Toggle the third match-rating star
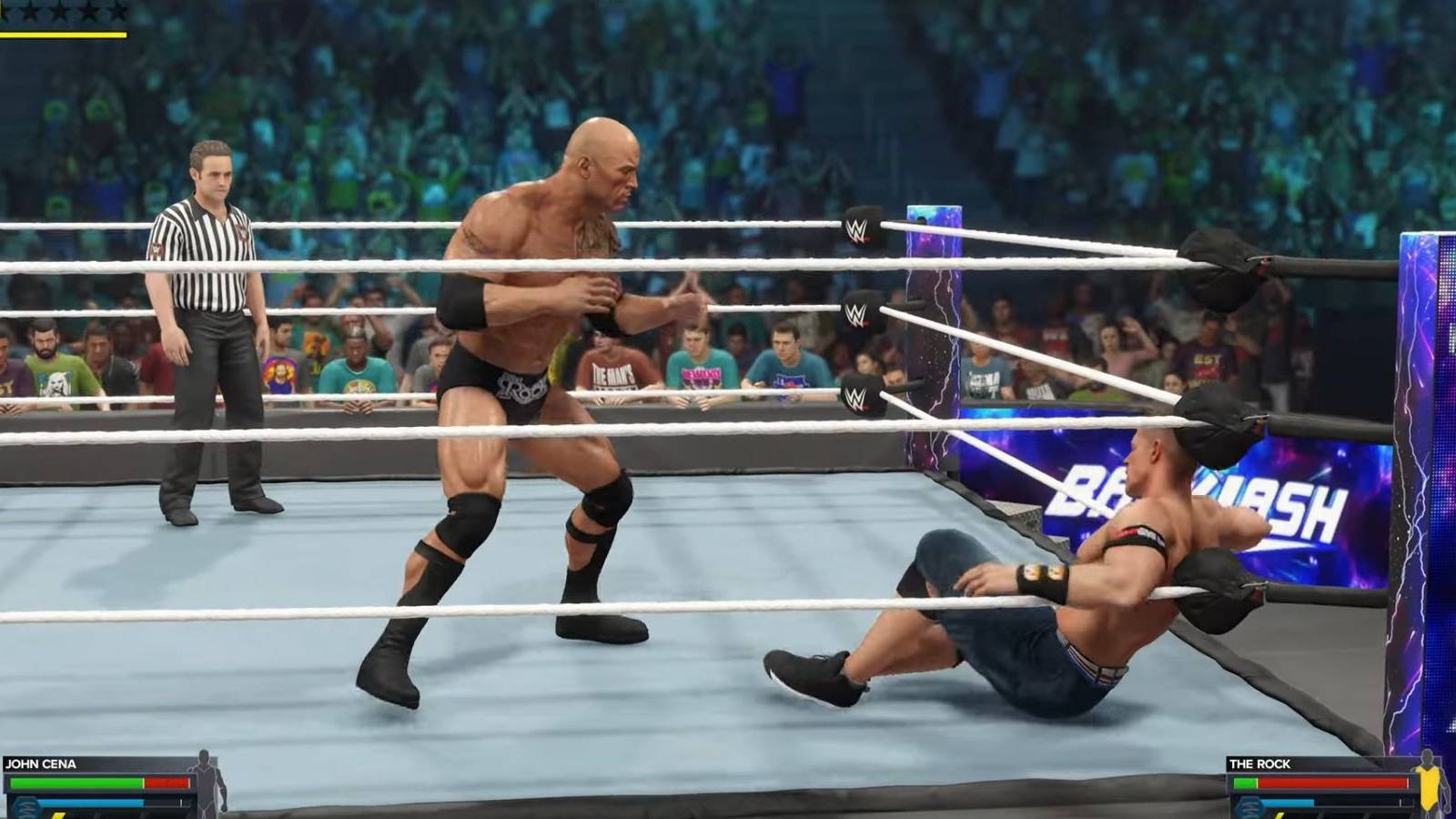The width and height of the screenshot is (1456, 819). point(58,12)
